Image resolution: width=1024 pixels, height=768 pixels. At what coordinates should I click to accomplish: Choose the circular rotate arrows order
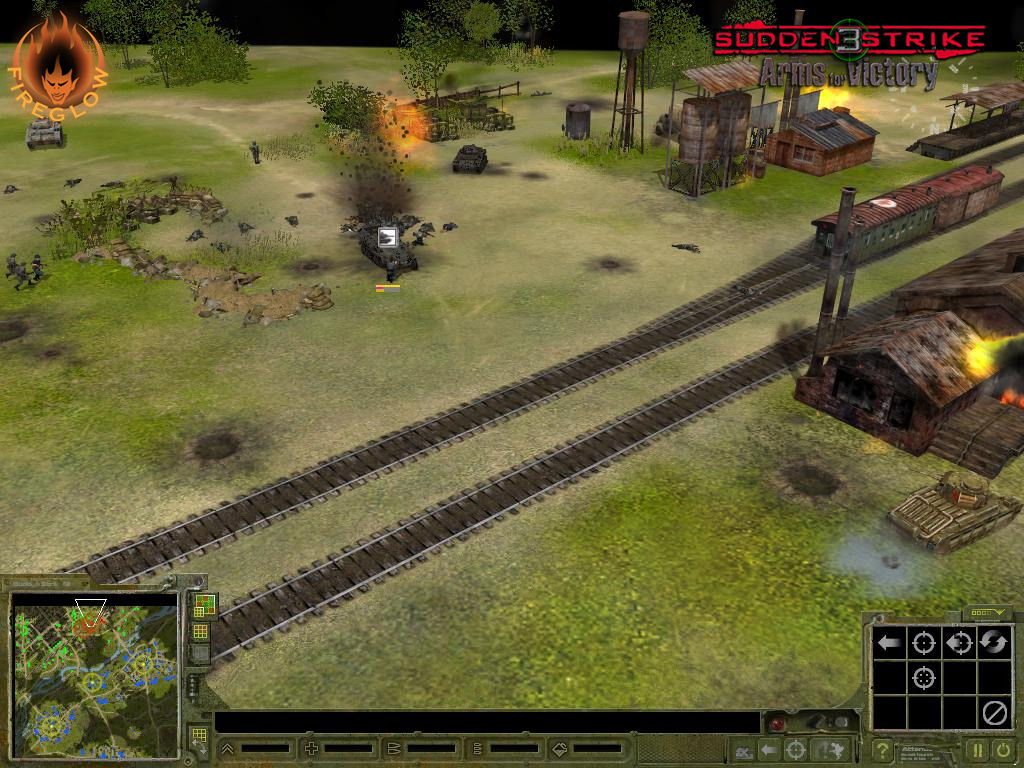click(x=993, y=643)
